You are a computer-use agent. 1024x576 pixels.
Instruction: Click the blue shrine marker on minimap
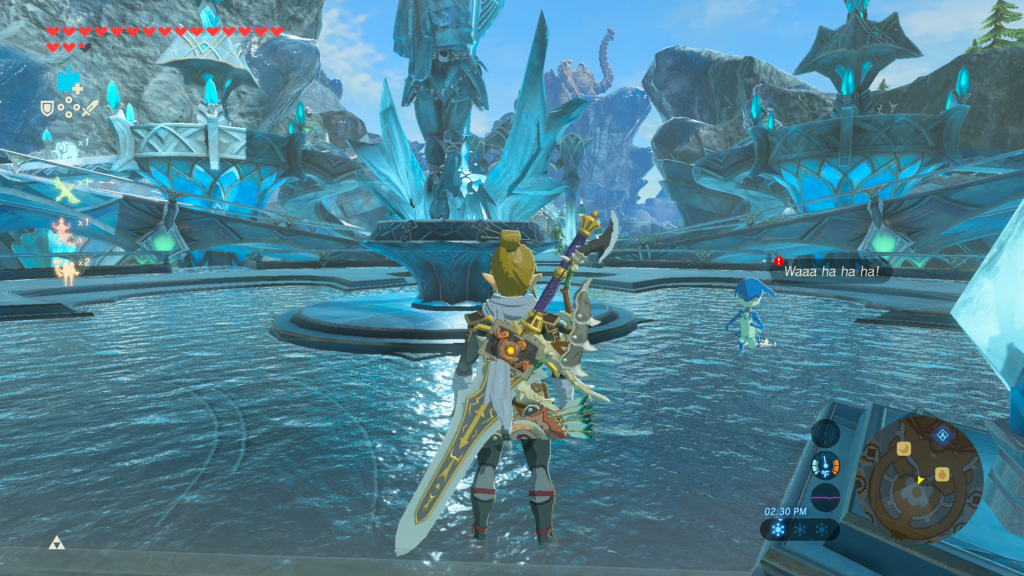942,435
